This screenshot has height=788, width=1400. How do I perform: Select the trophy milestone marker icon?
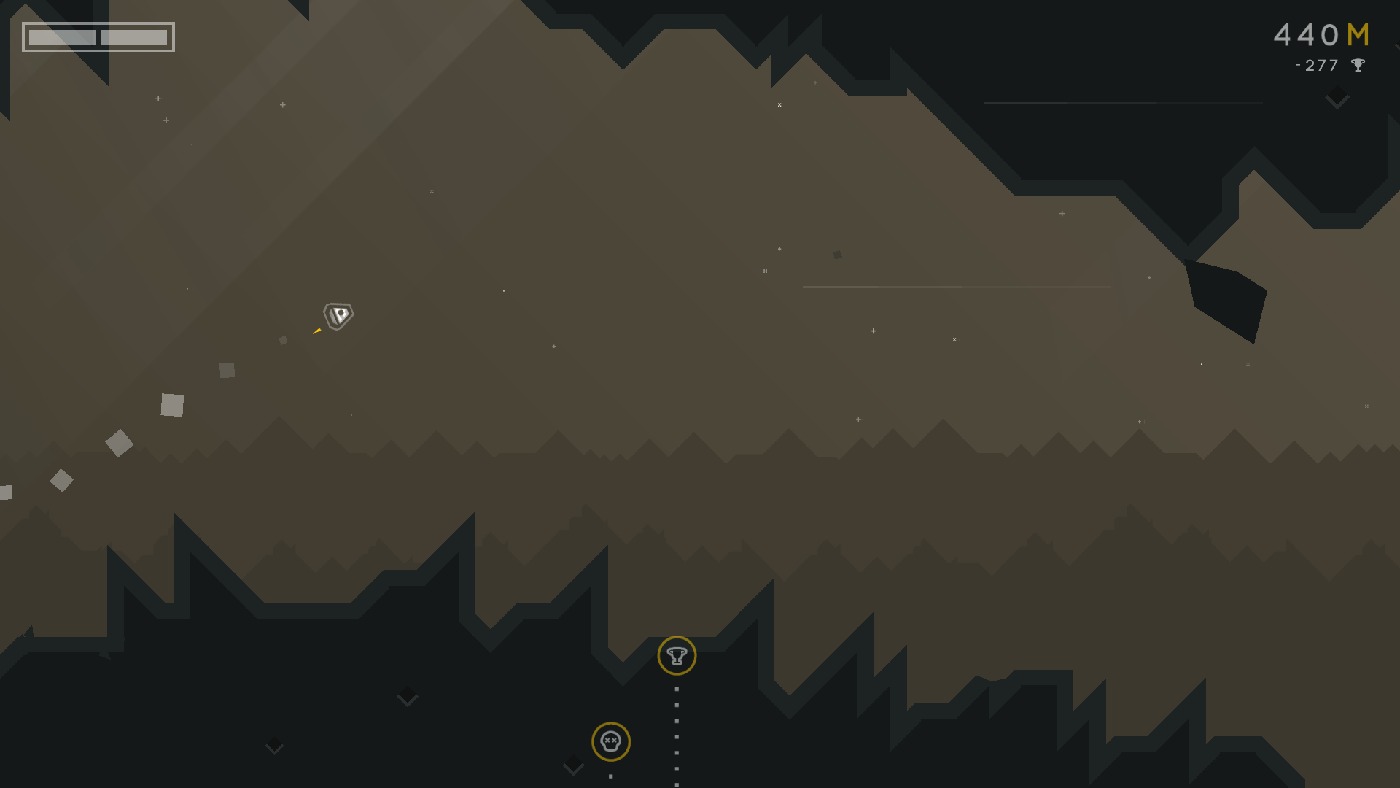click(677, 656)
